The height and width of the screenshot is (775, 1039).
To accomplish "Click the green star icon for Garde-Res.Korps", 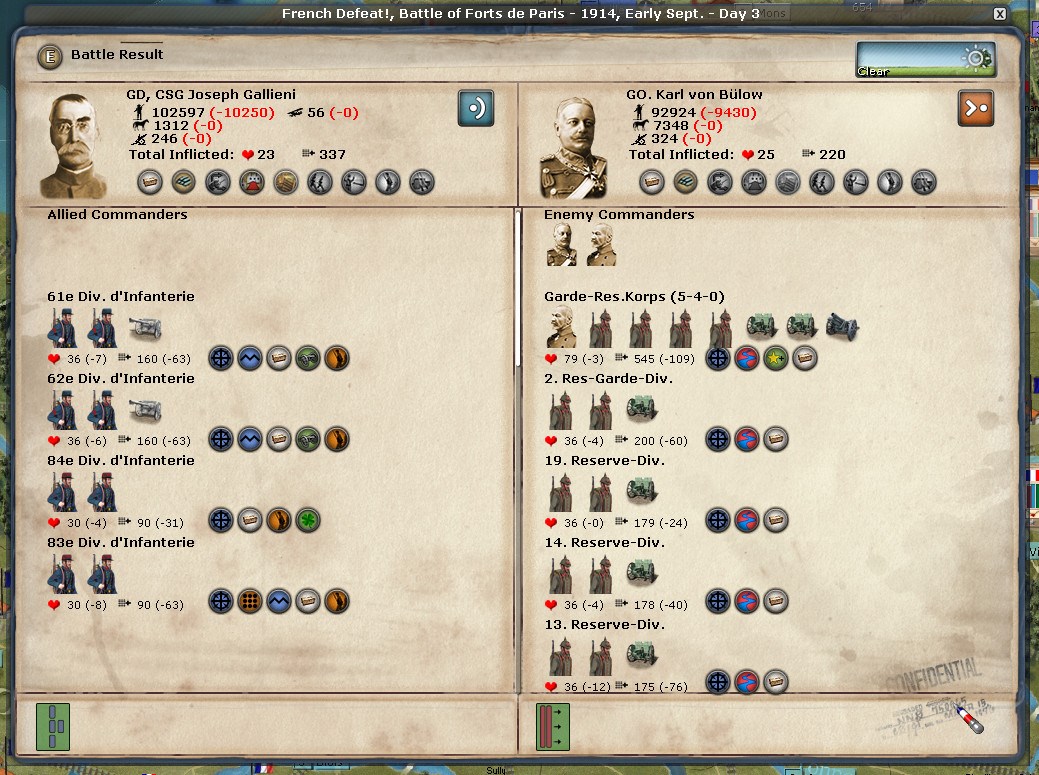I will [x=775, y=358].
